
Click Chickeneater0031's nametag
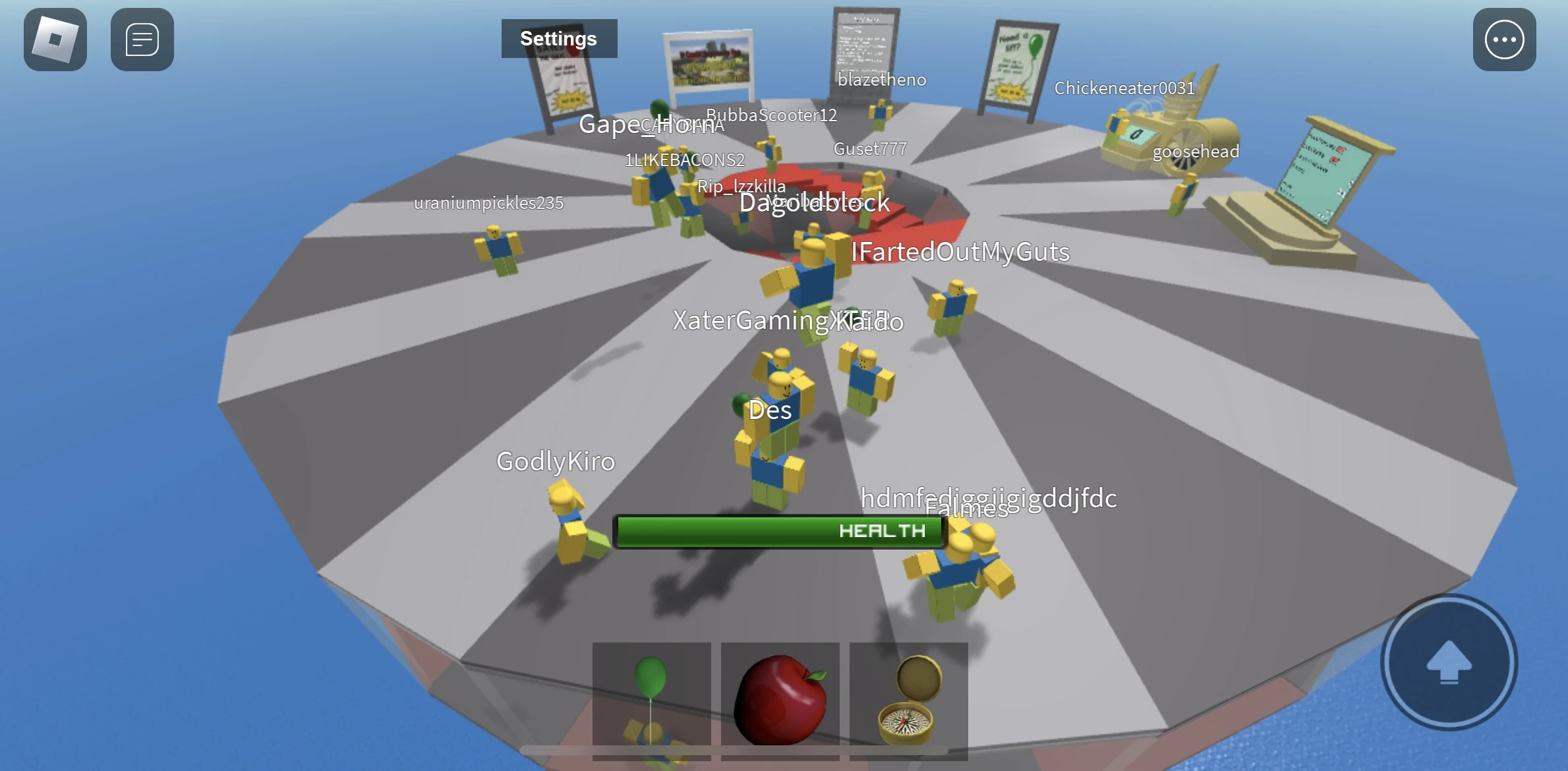[1124, 88]
